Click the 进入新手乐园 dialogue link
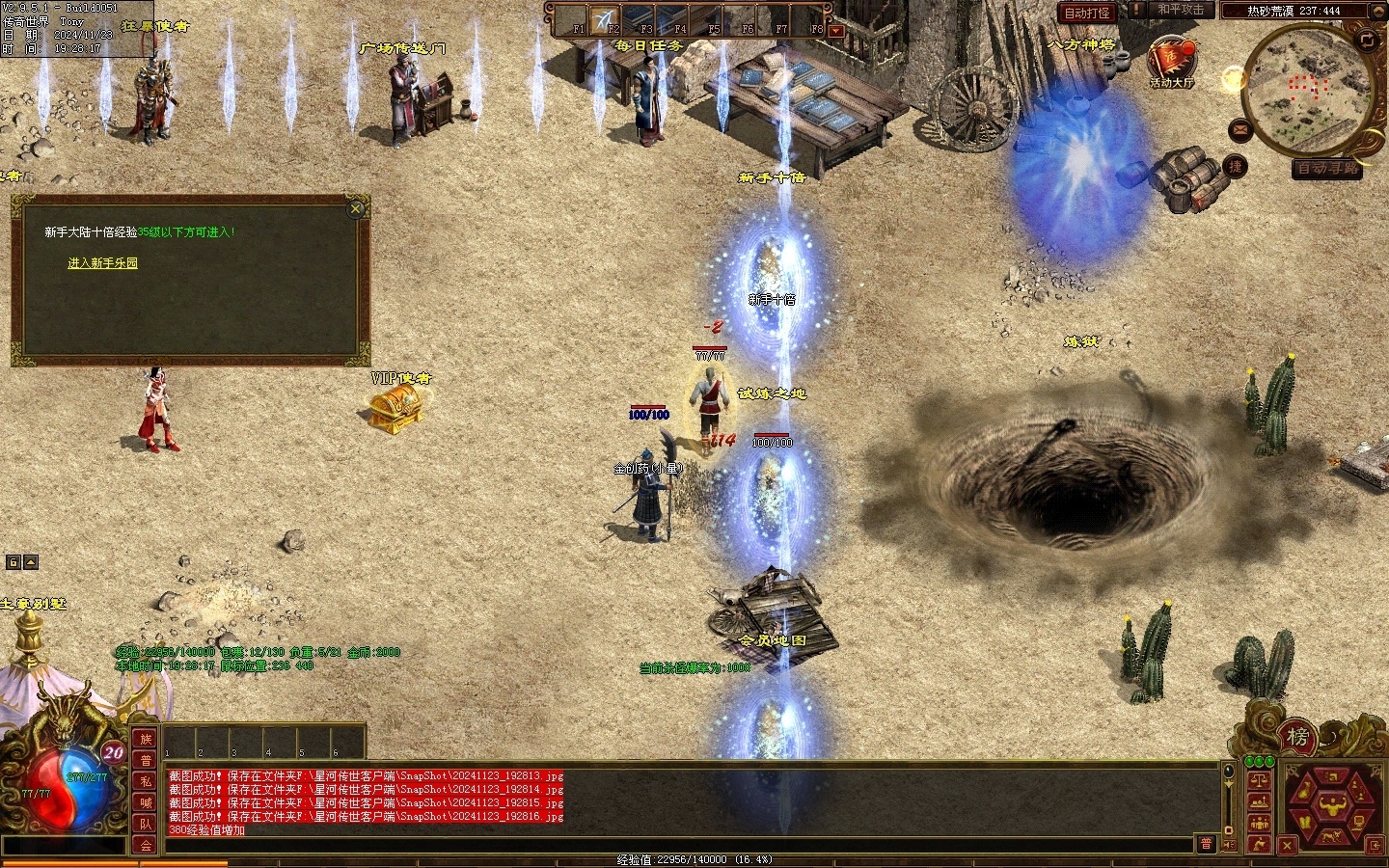This screenshot has width=1389, height=868. (x=102, y=263)
